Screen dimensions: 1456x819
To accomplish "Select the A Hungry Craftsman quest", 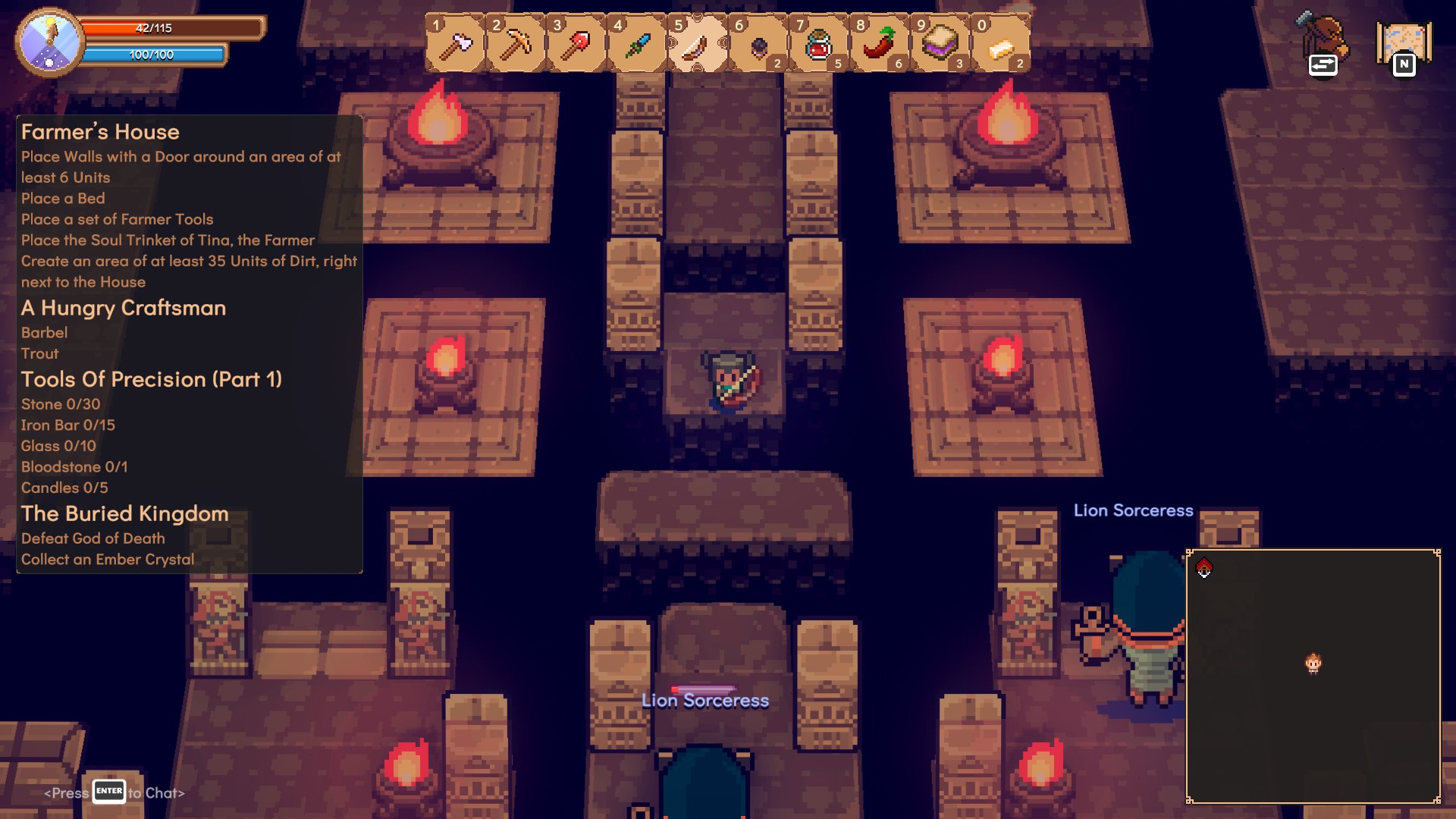I will tap(124, 308).
